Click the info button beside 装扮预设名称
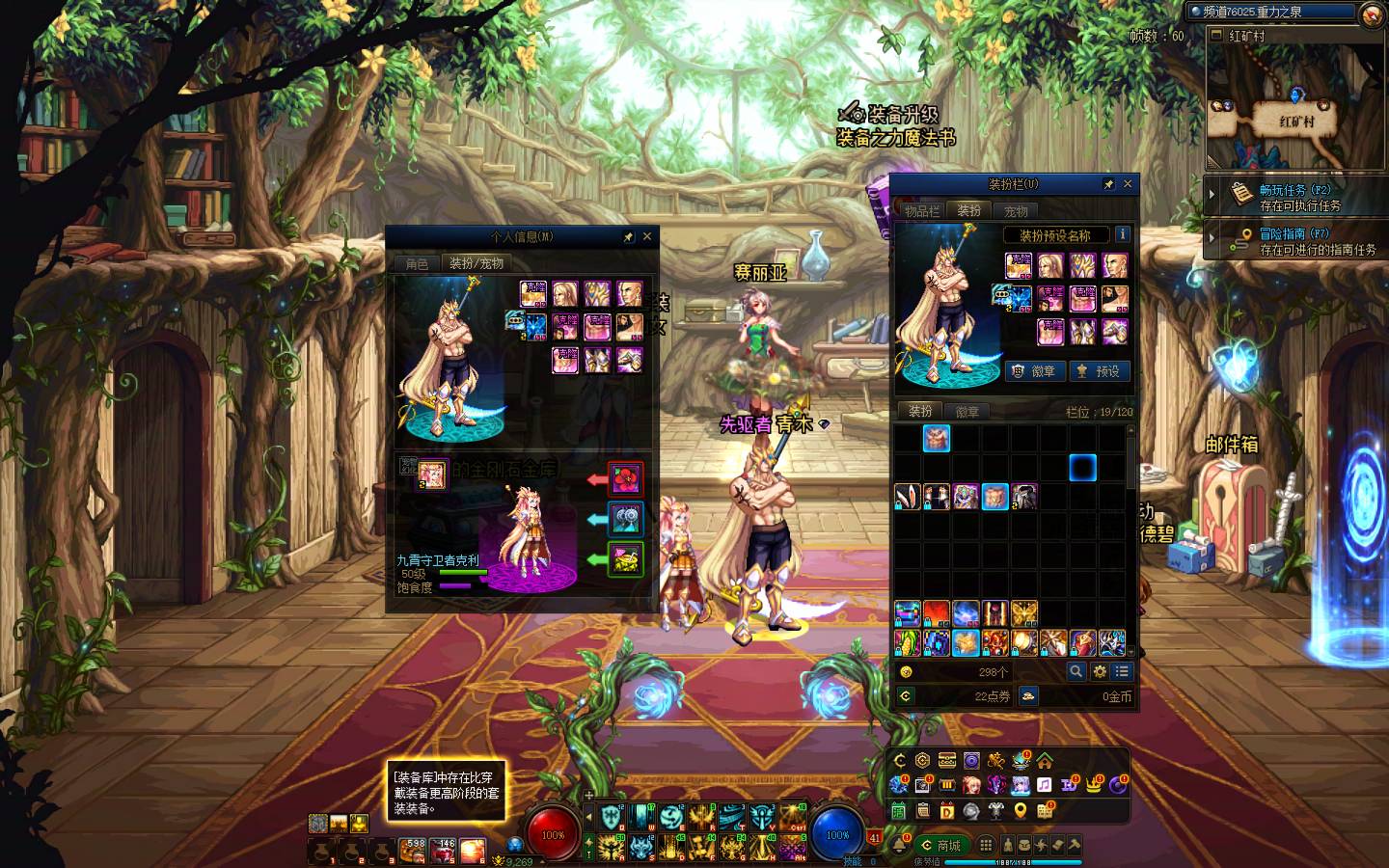Viewport: 1389px width, 868px height. 1122,234
